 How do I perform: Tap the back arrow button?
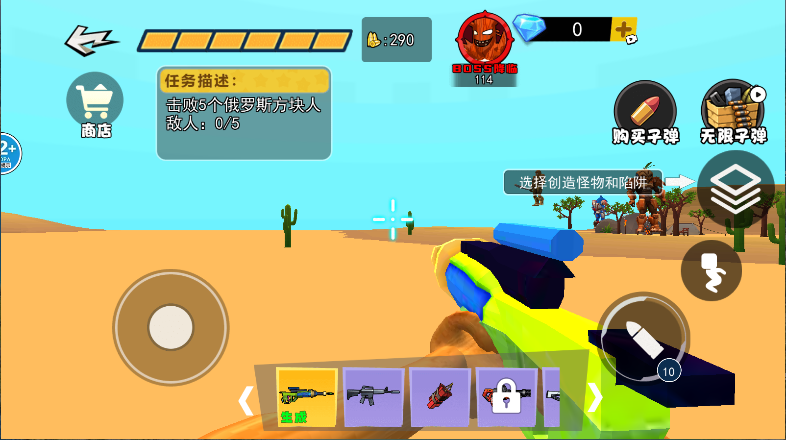pos(92,41)
